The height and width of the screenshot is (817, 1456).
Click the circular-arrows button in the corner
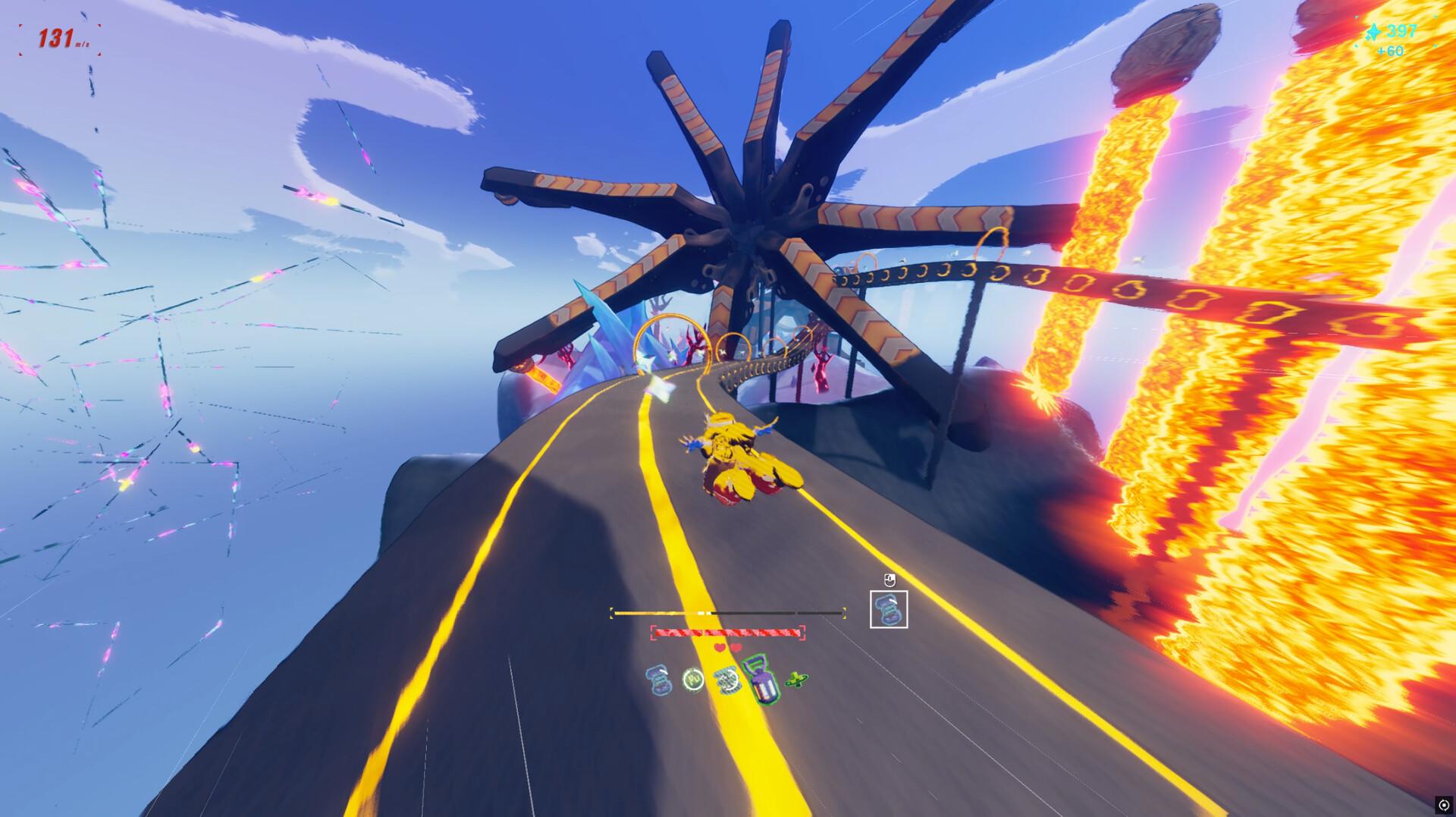click(1443, 805)
